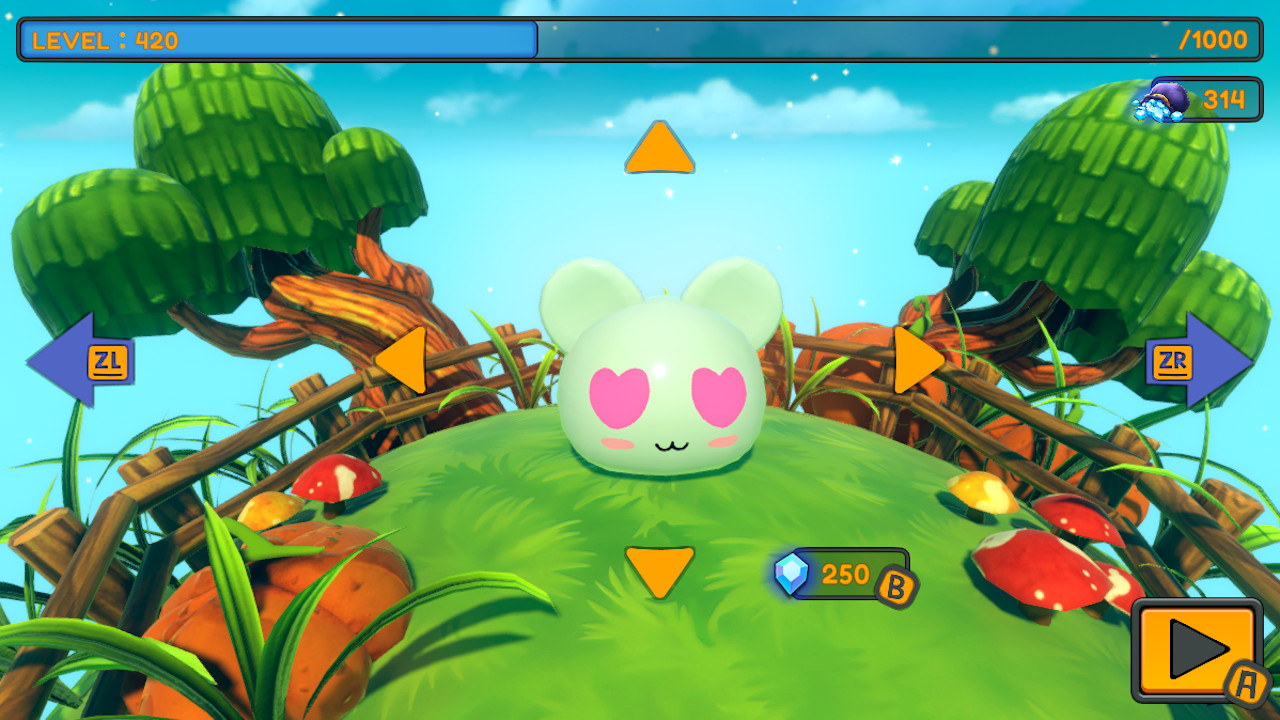The height and width of the screenshot is (720, 1280).
Task: Click the LEVEL 420 progress bar
Action: 275,40
